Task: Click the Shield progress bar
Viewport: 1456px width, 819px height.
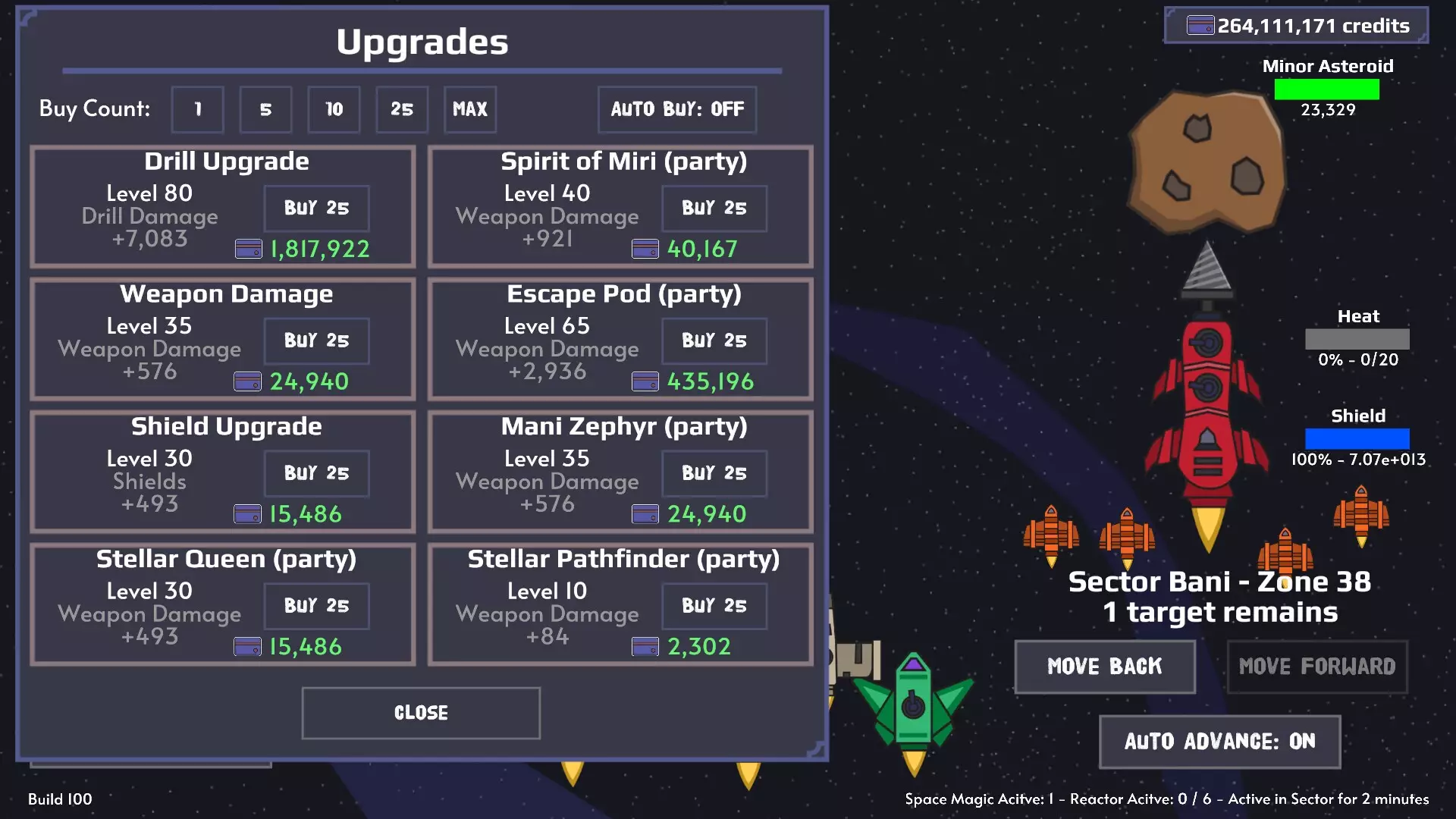Action: coord(1357,440)
